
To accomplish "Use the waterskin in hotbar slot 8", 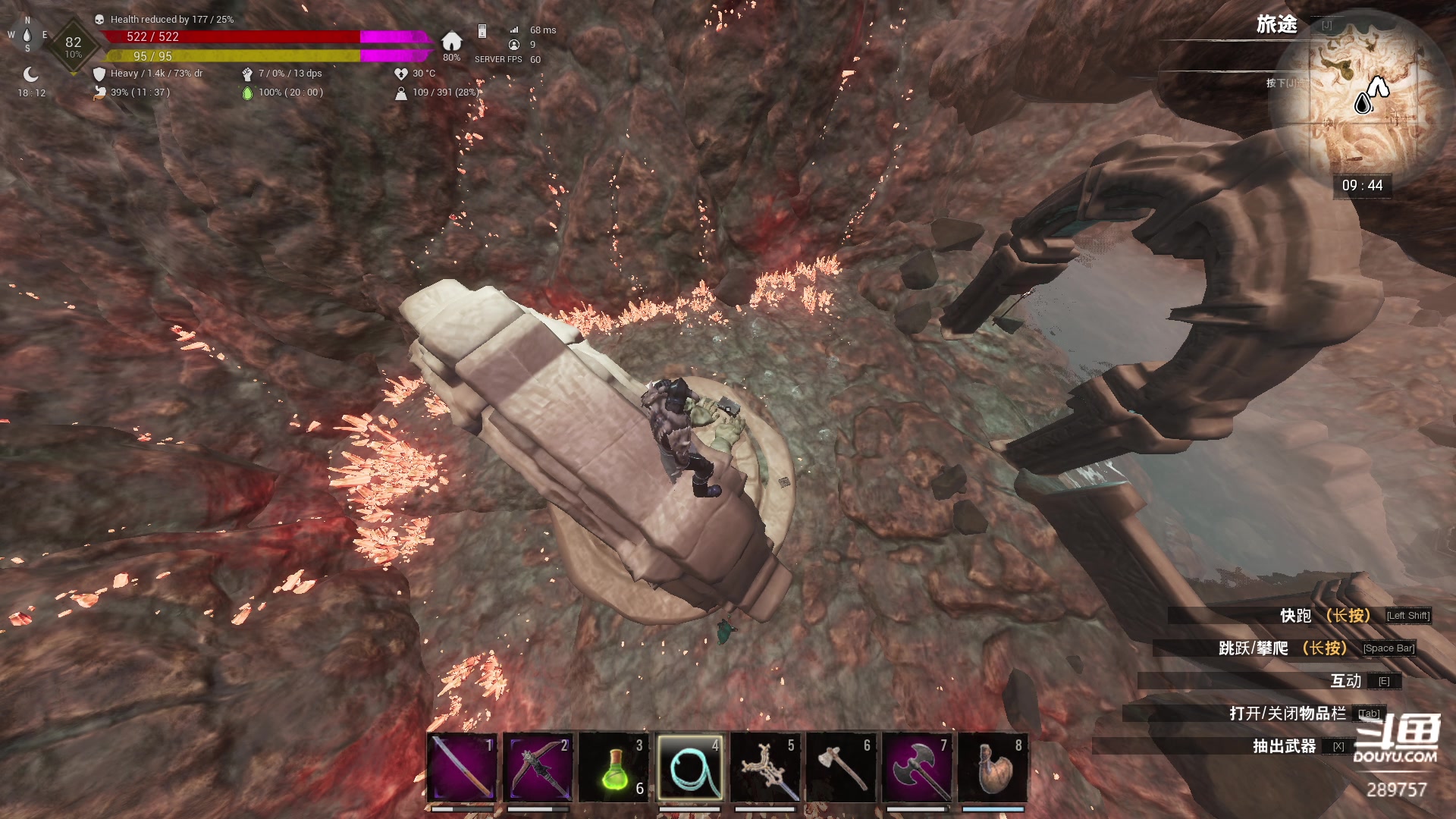I will click(x=993, y=767).
